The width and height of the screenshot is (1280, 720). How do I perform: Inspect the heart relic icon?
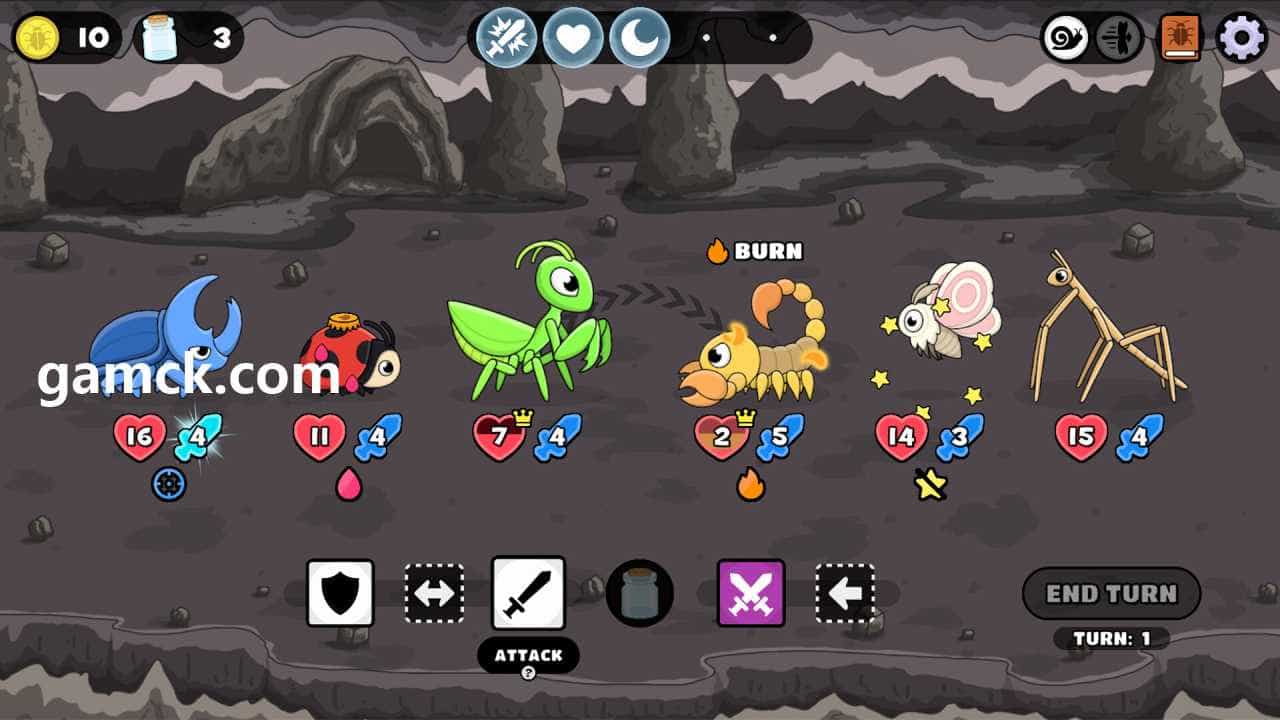tap(573, 38)
